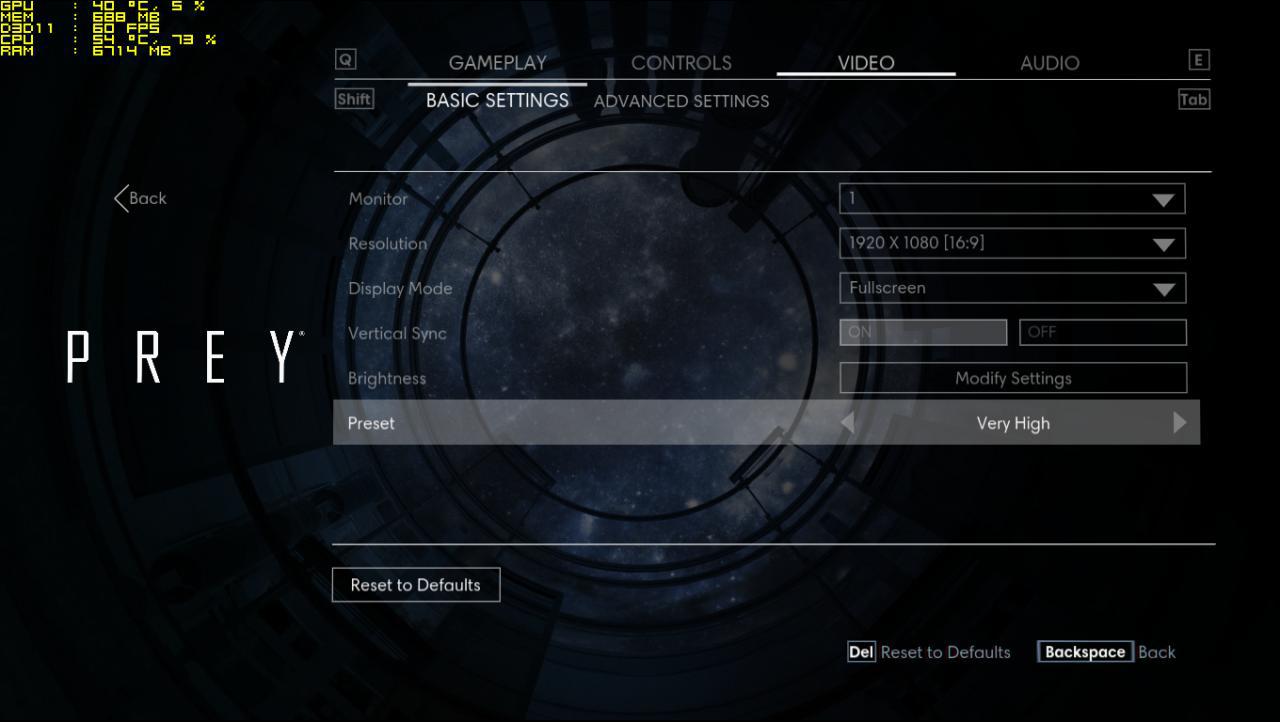The width and height of the screenshot is (1280, 722).
Task: Open the Controls tab
Action: 681,63
